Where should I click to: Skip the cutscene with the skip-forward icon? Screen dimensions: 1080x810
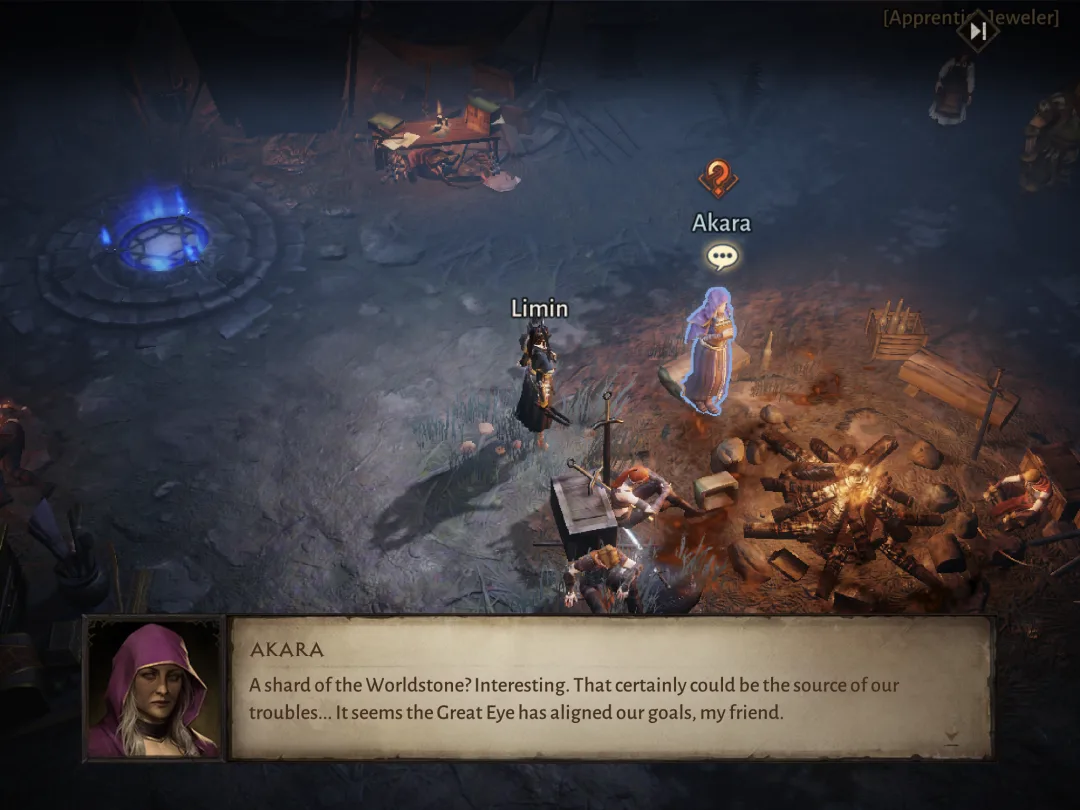978,31
